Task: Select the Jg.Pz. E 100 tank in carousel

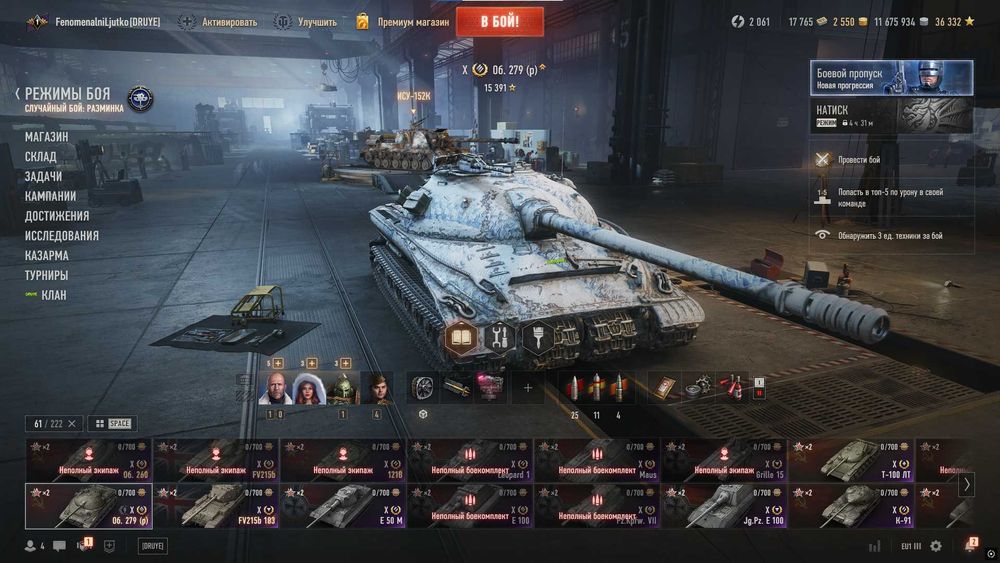Action: click(725, 506)
